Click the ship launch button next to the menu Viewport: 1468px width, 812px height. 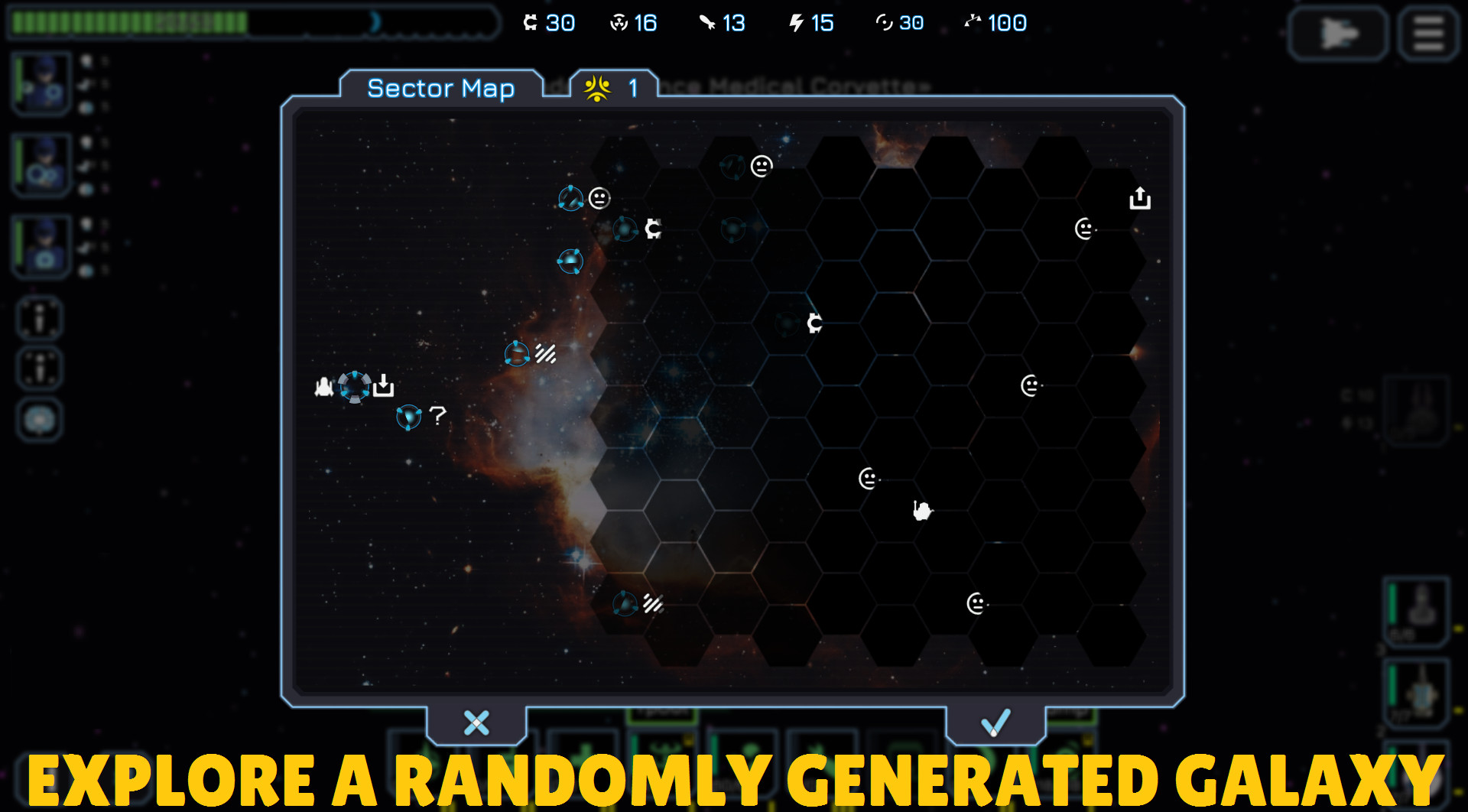pos(1336,33)
